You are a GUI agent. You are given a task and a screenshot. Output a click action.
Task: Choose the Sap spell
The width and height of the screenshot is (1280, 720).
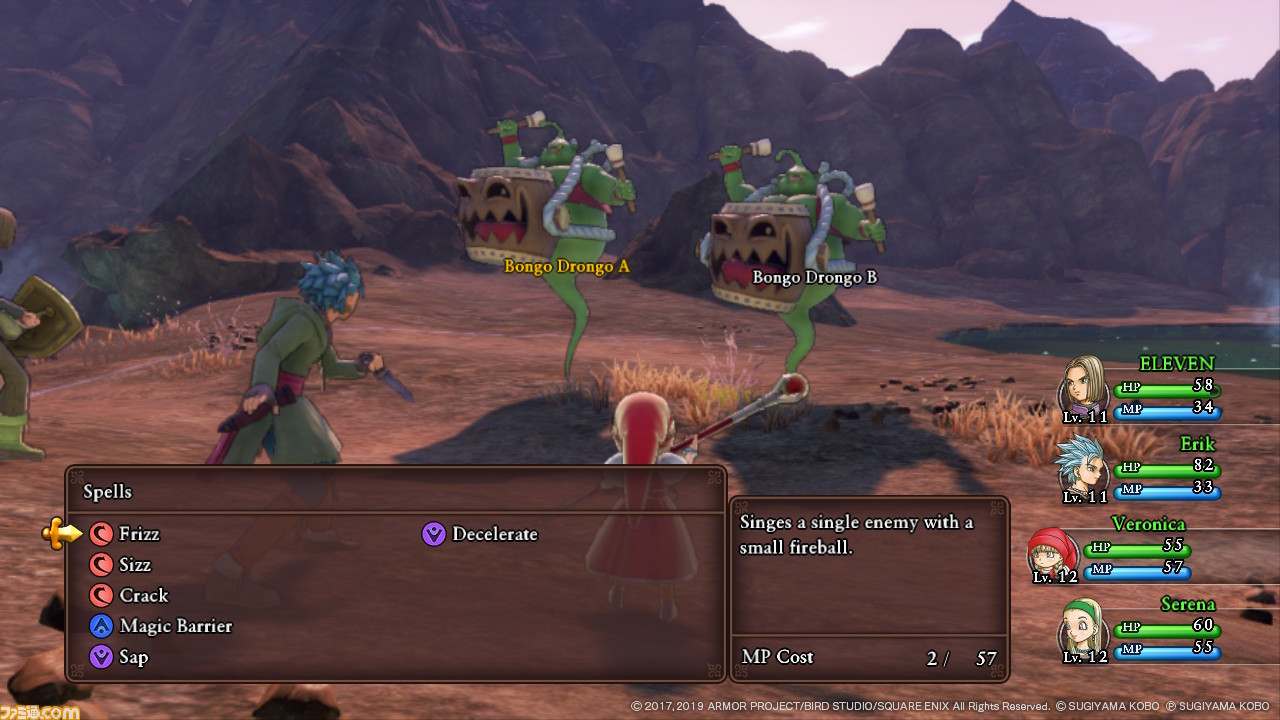click(x=133, y=657)
